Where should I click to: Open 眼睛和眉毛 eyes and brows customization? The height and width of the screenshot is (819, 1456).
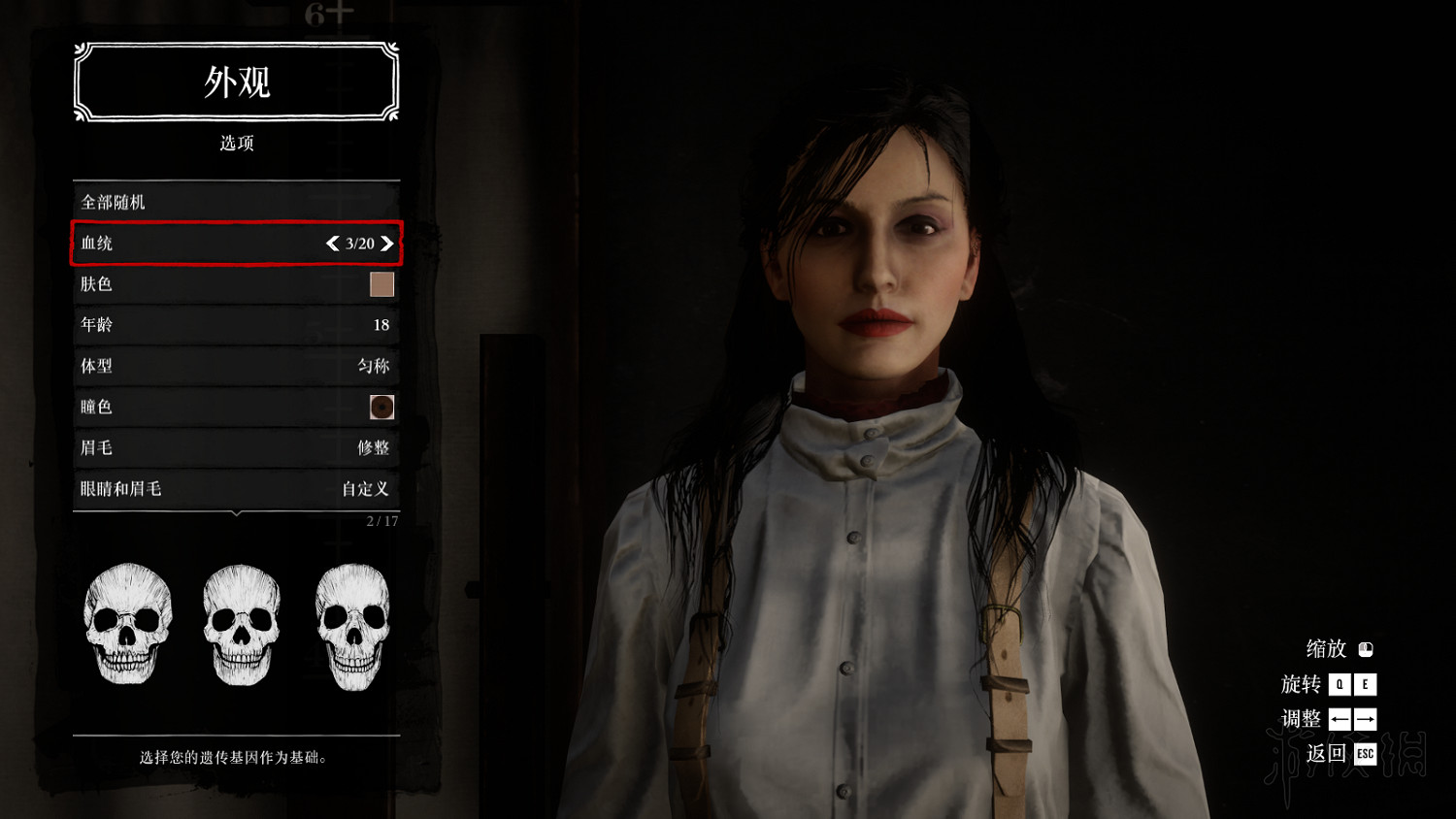(236, 489)
